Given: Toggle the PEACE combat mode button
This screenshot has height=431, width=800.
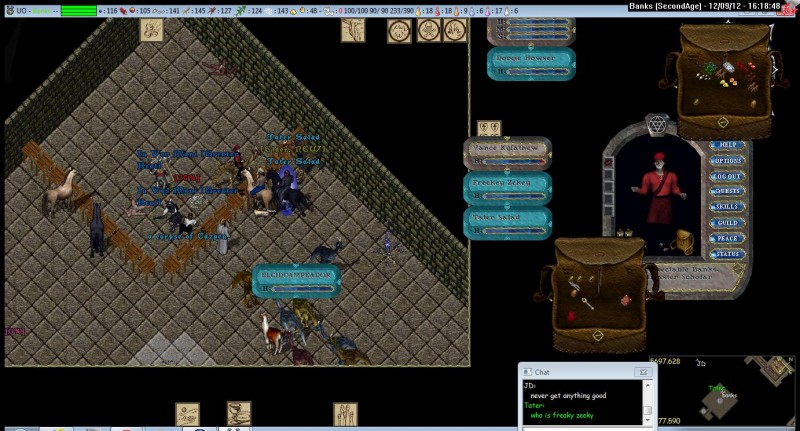Looking at the screenshot, I should click(x=727, y=238).
